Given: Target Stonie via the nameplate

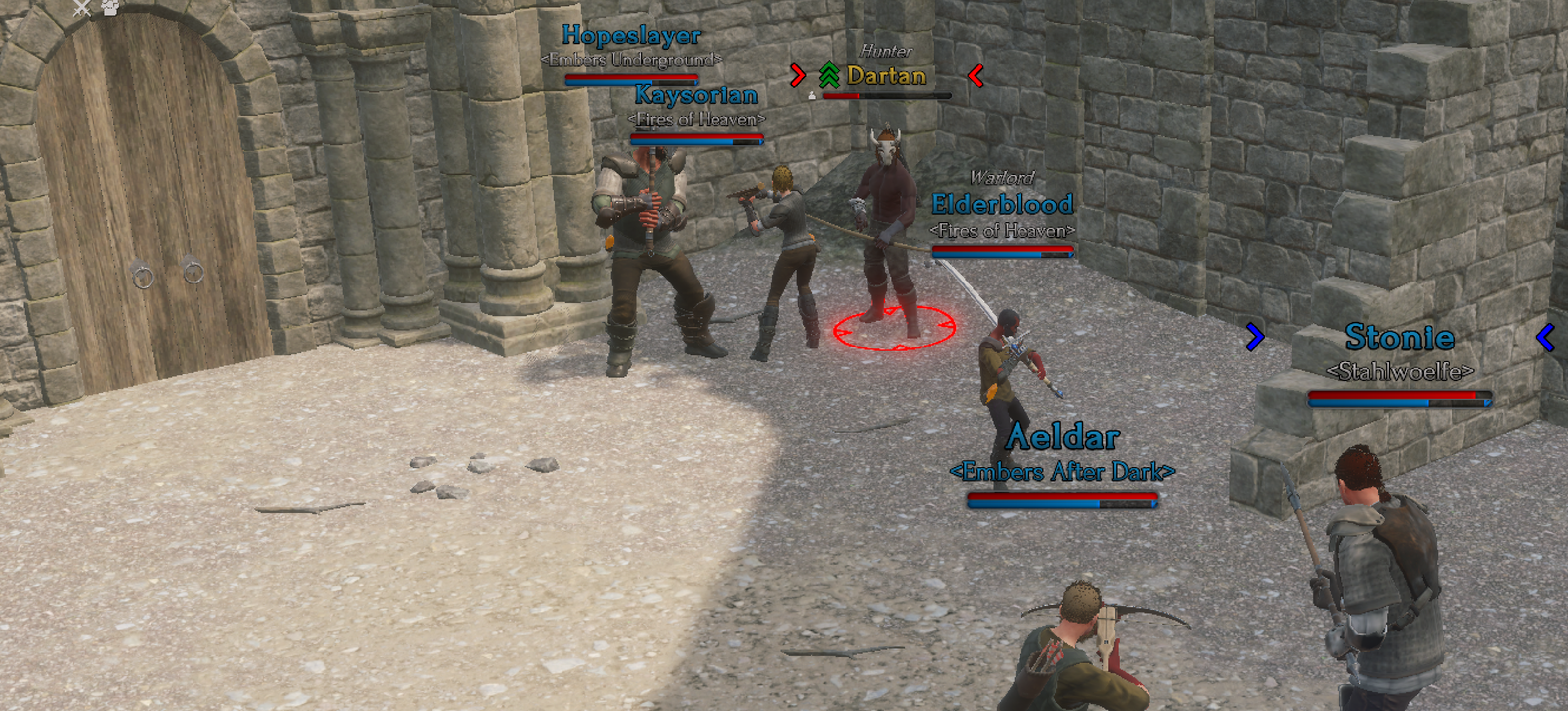Looking at the screenshot, I should tap(1399, 337).
